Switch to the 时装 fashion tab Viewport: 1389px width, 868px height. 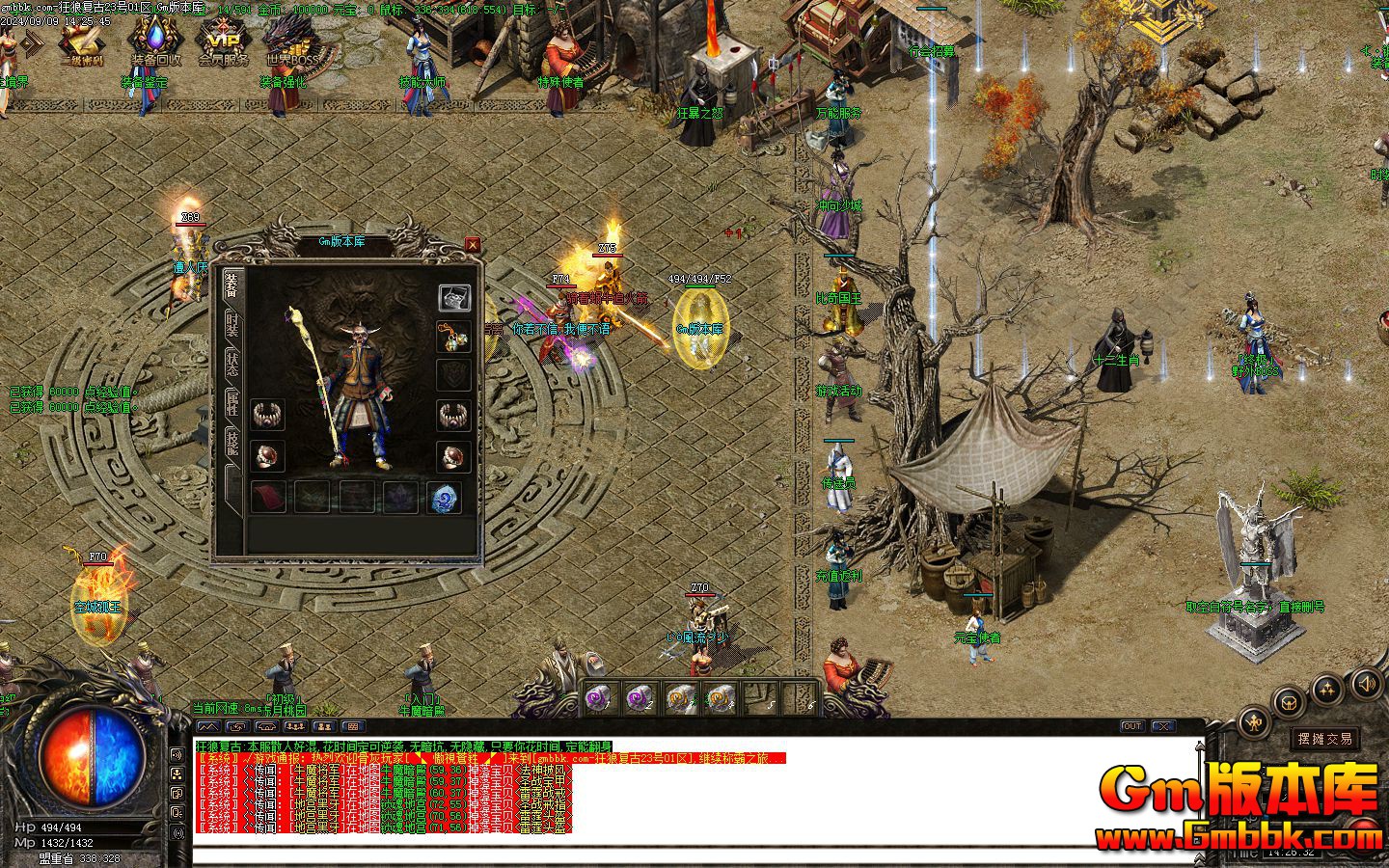coord(232,325)
